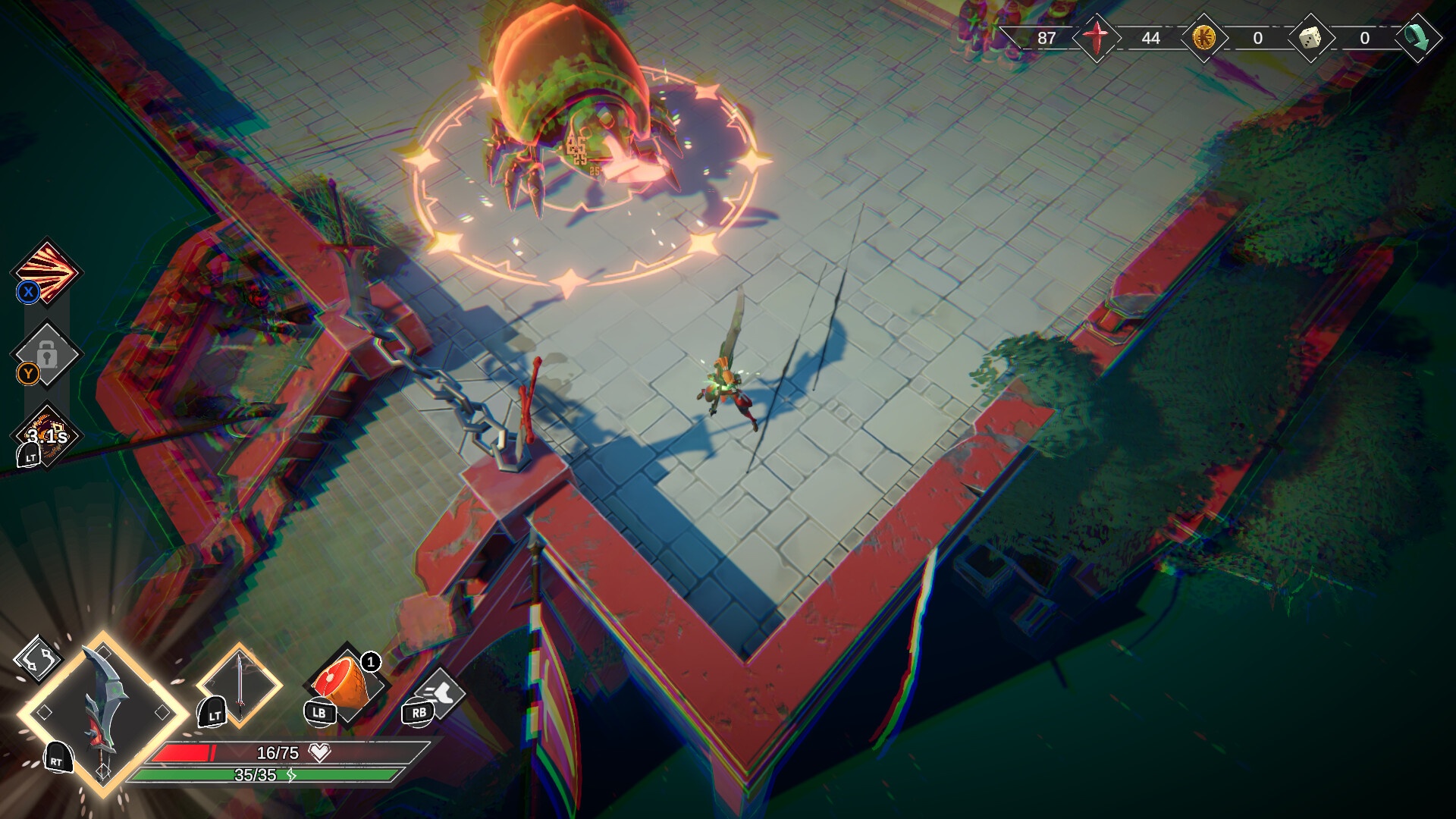This screenshot has width=1456, height=819.
Task: Click the weapon swap arrows icon
Action: pos(38,657)
